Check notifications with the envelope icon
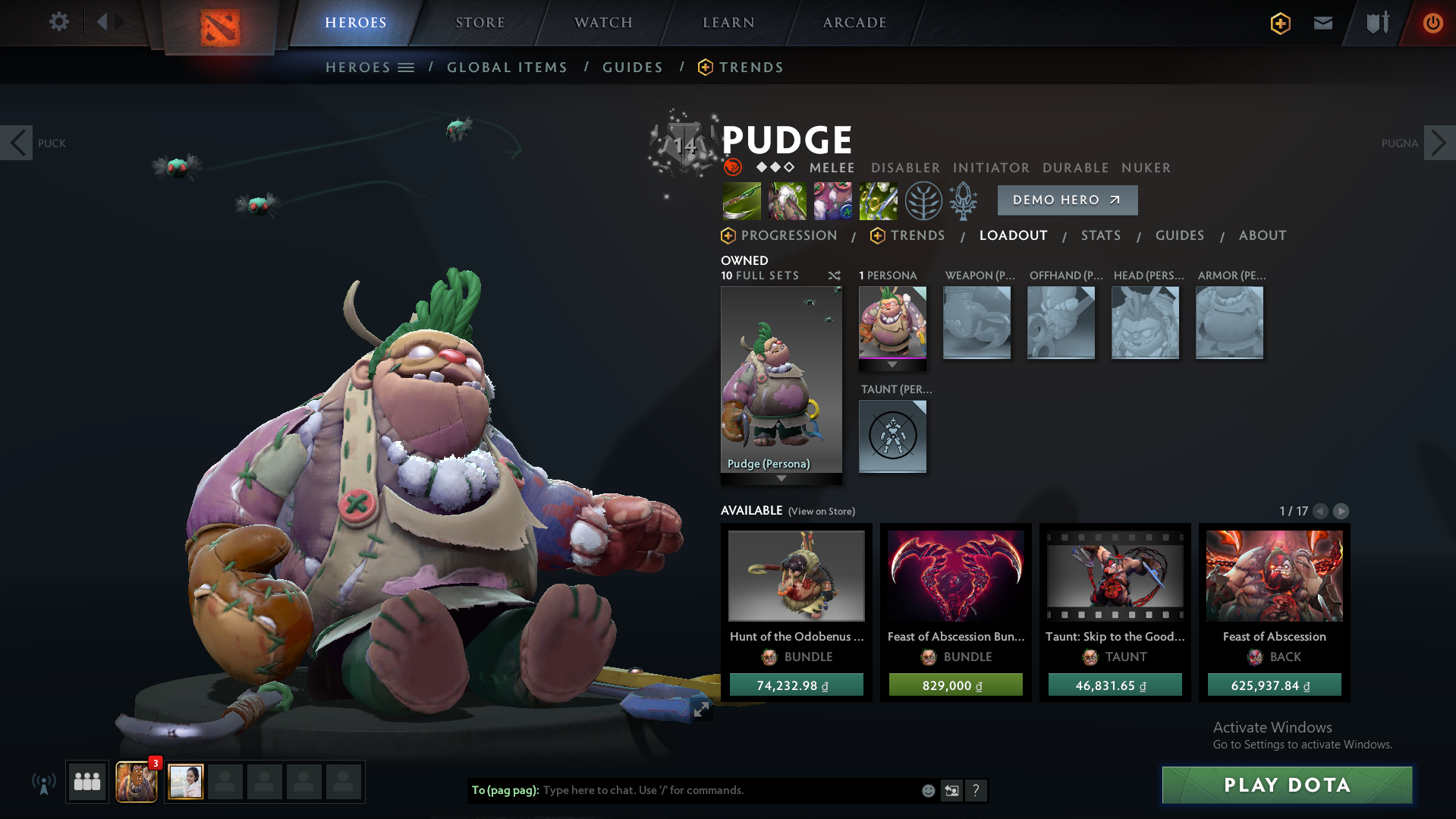 [x=1322, y=24]
